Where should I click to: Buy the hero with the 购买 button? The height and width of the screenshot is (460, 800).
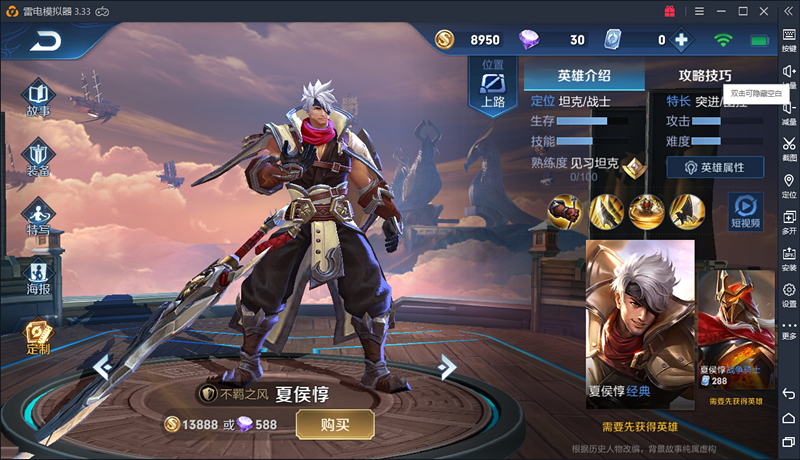click(x=335, y=424)
